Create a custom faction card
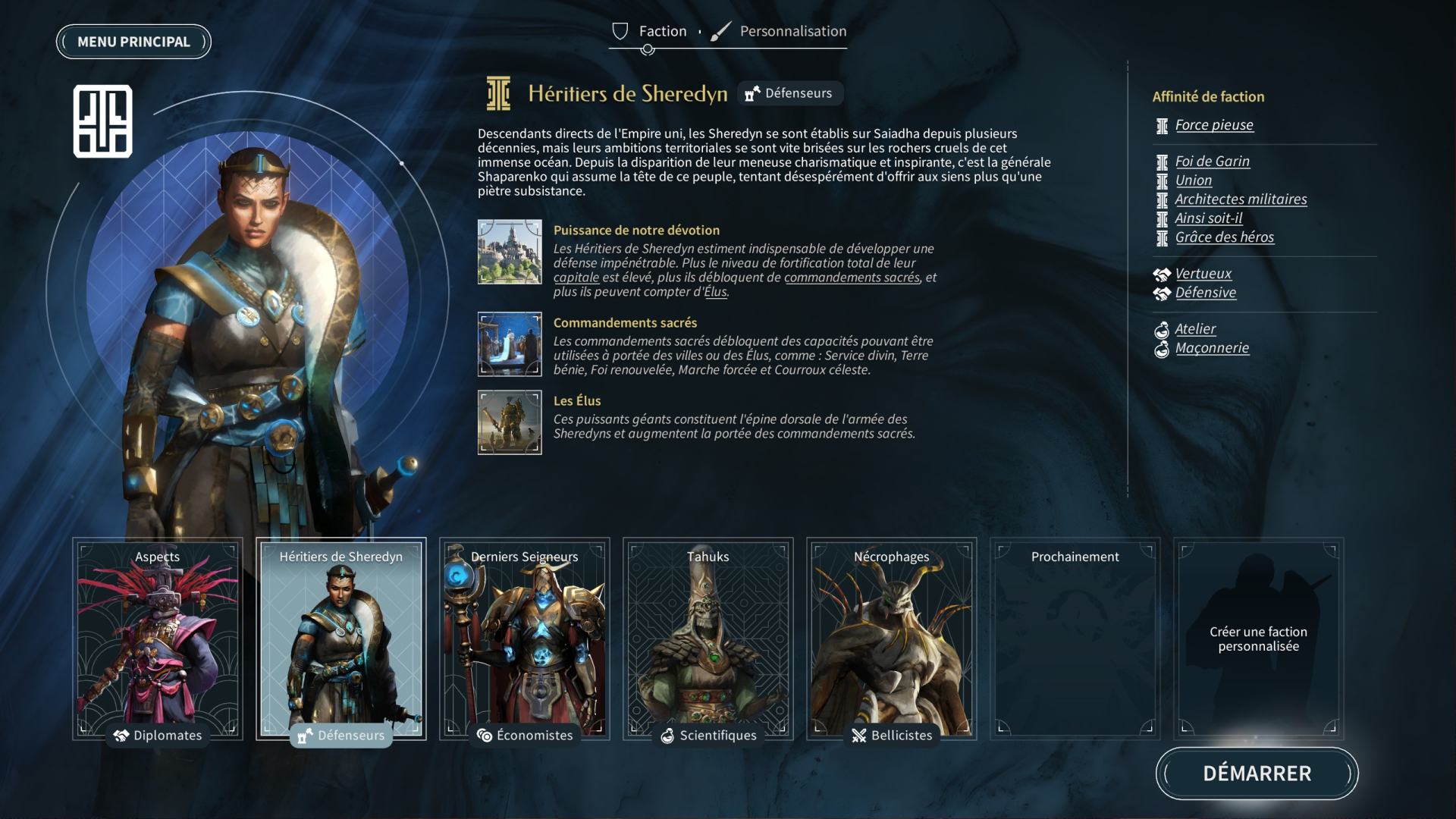This screenshot has height=819, width=1456. pos(1259,639)
